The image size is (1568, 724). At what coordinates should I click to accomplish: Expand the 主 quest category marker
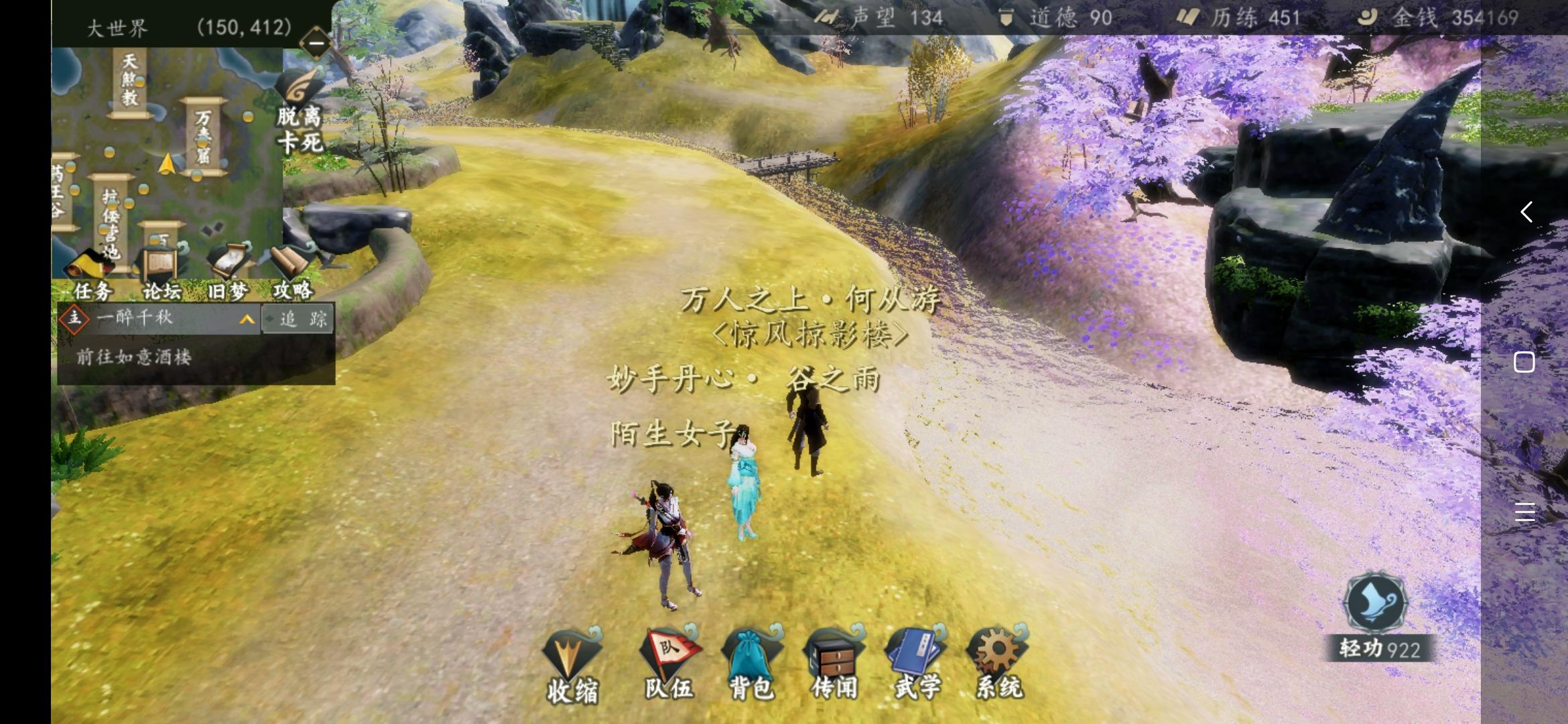74,319
